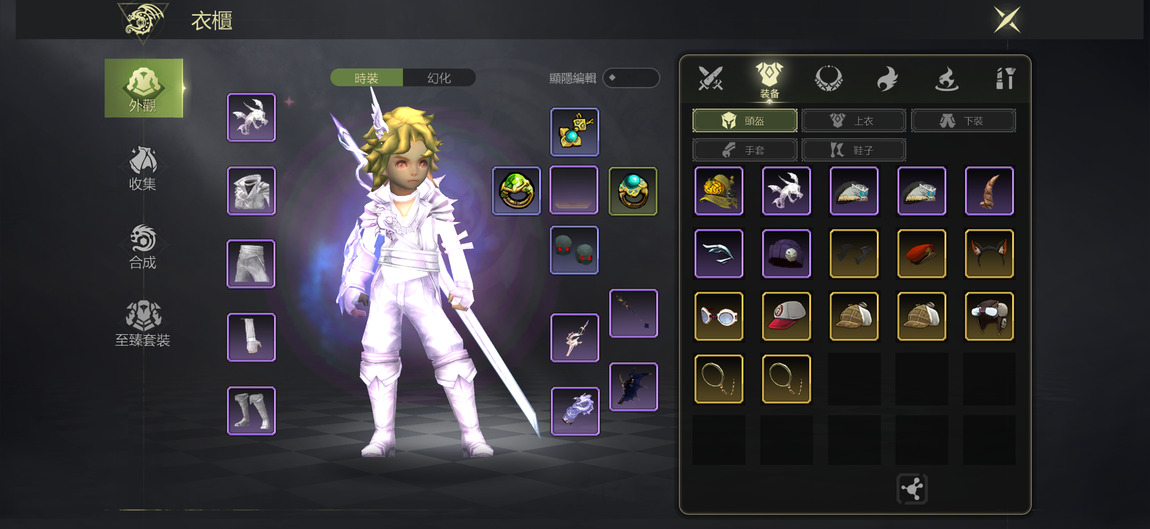Toggle the 顯隱编辑 show/hide edit switch
The height and width of the screenshot is (529, 1150).
pos(630,78)
